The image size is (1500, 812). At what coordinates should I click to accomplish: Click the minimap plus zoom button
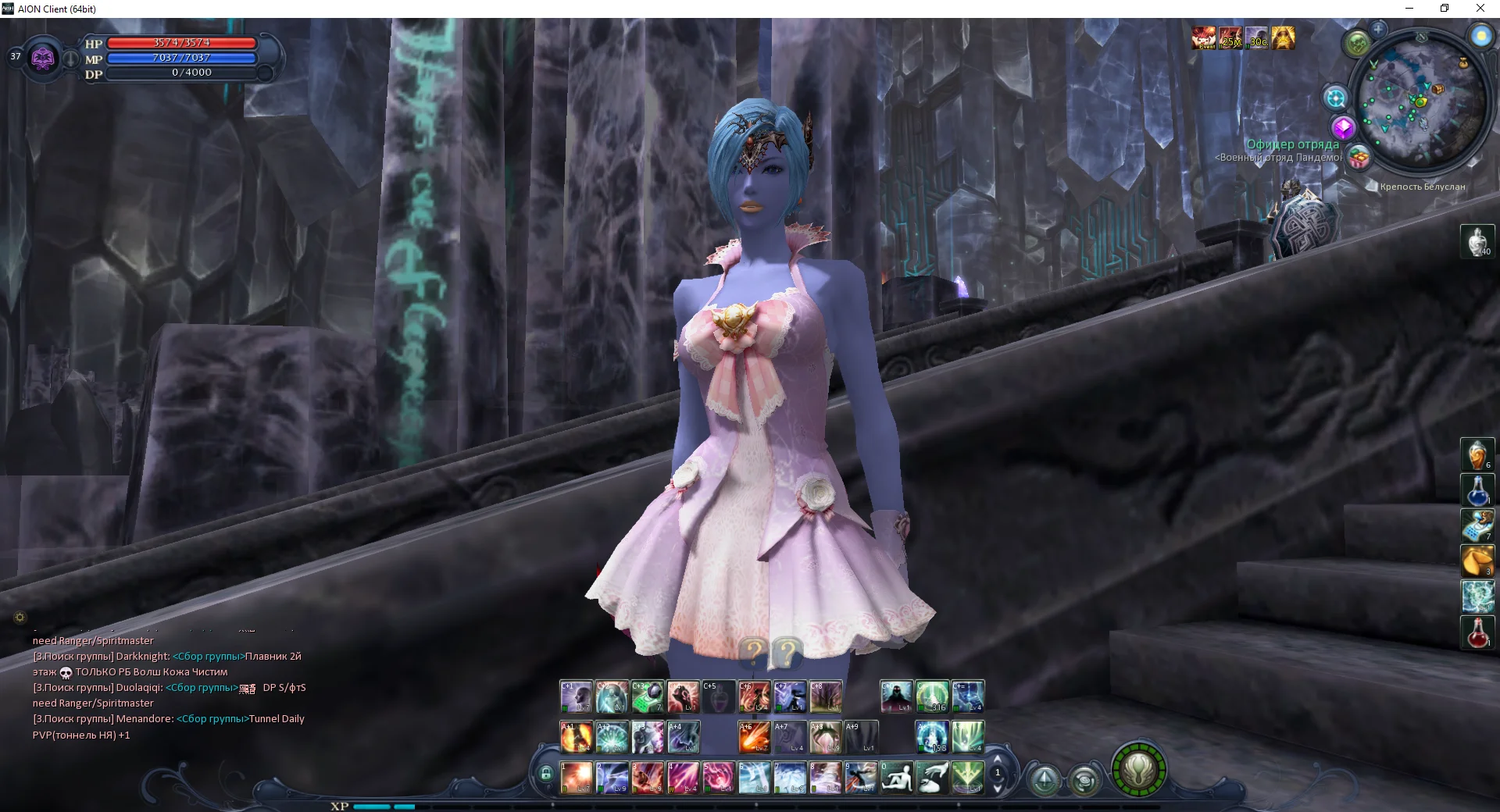point(1378,30)
